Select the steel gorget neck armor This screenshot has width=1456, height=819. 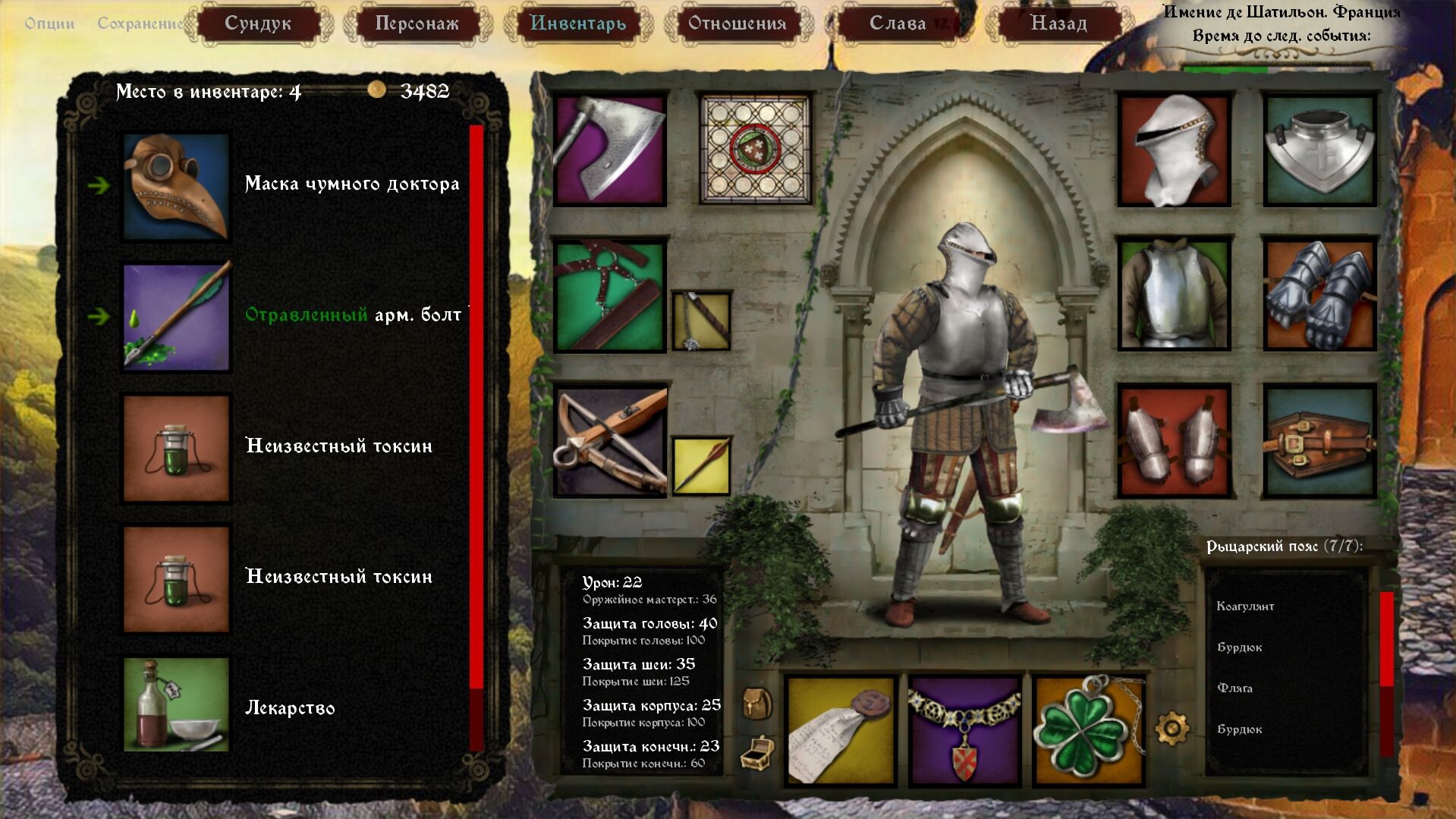[1320, 149]
